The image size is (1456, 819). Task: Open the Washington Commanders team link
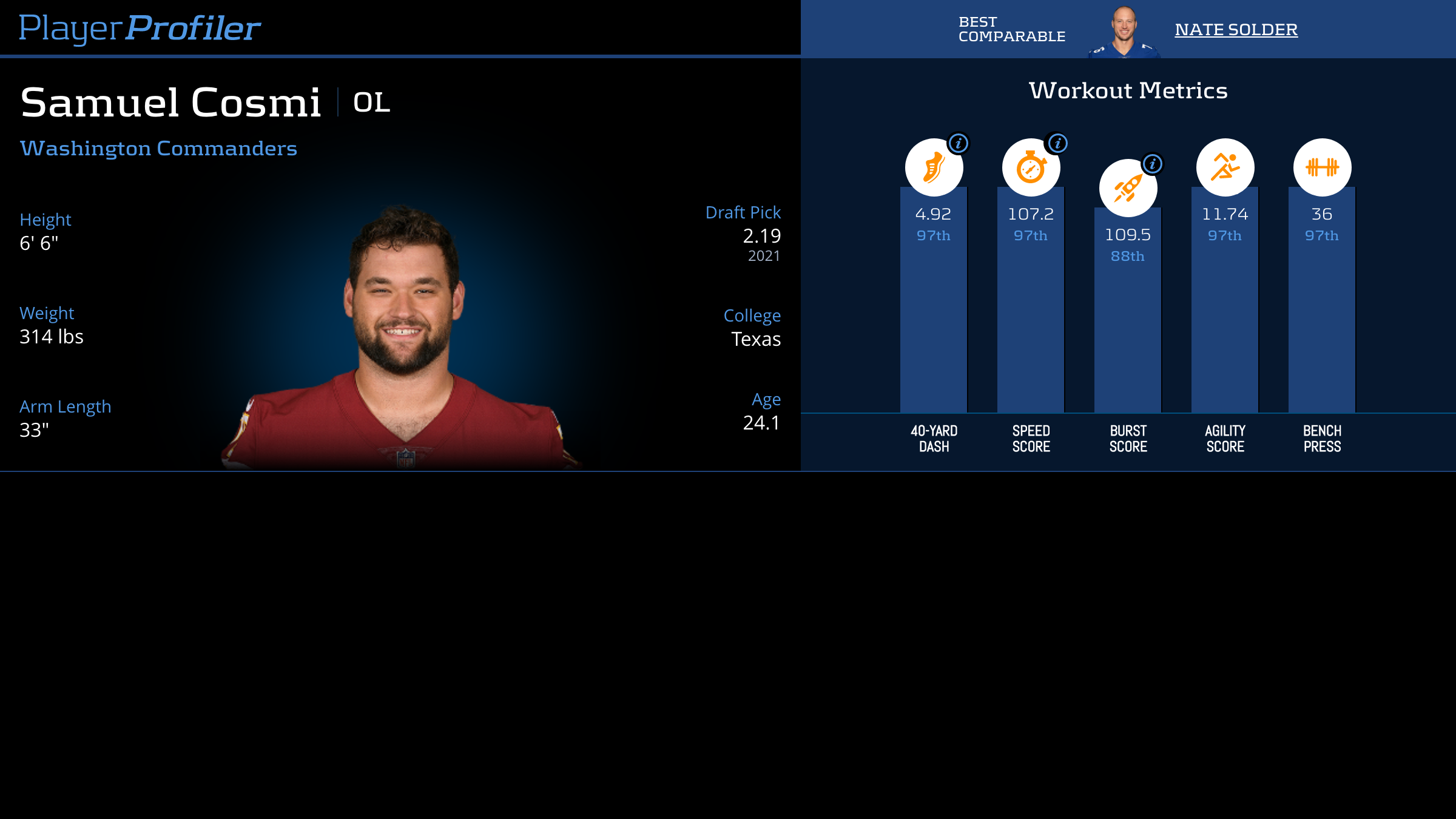click(x=158, y=149)
